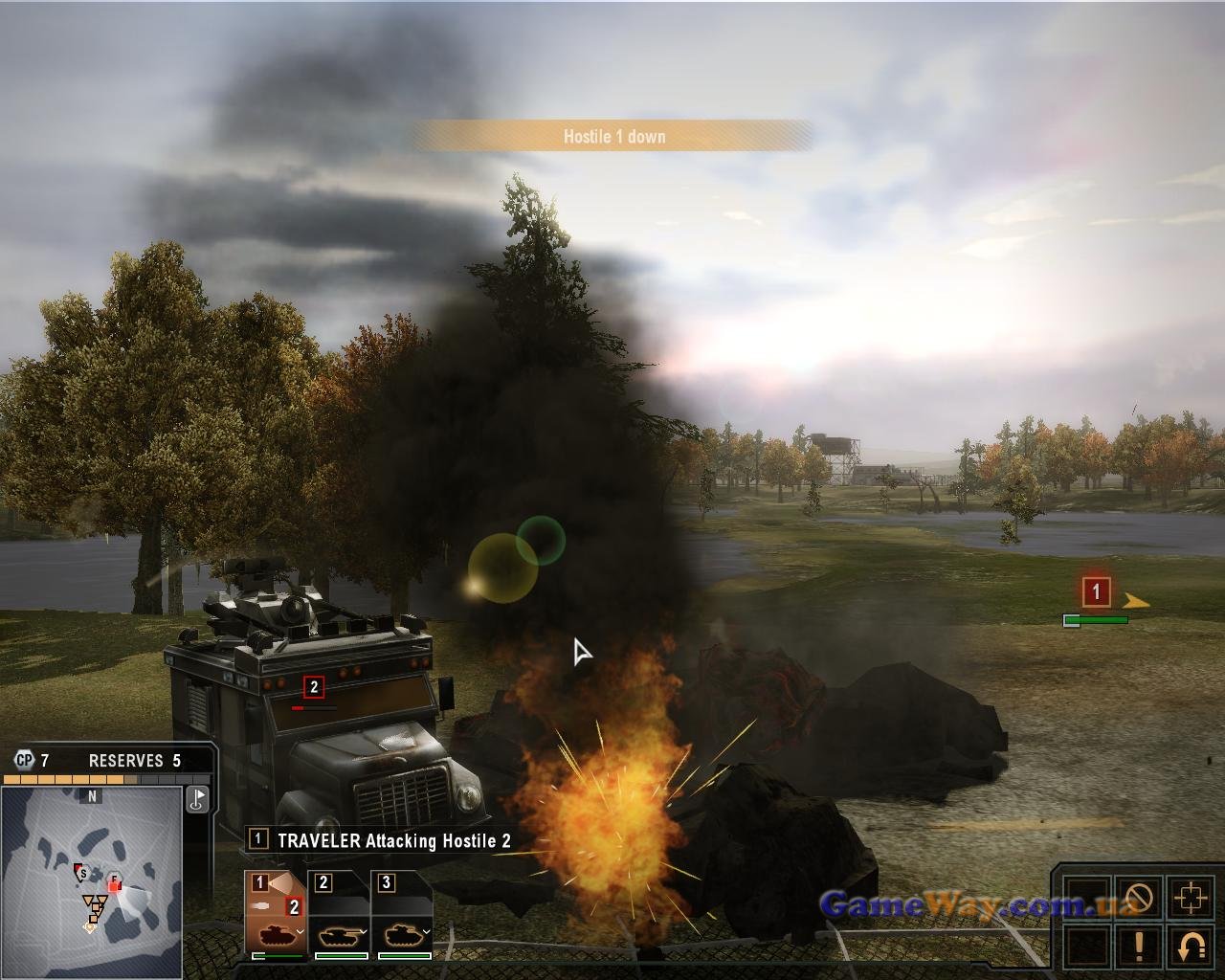Click the red objective marker on minimap
Viewport: 1225px width, 980px height.
(x=114, y=885)
